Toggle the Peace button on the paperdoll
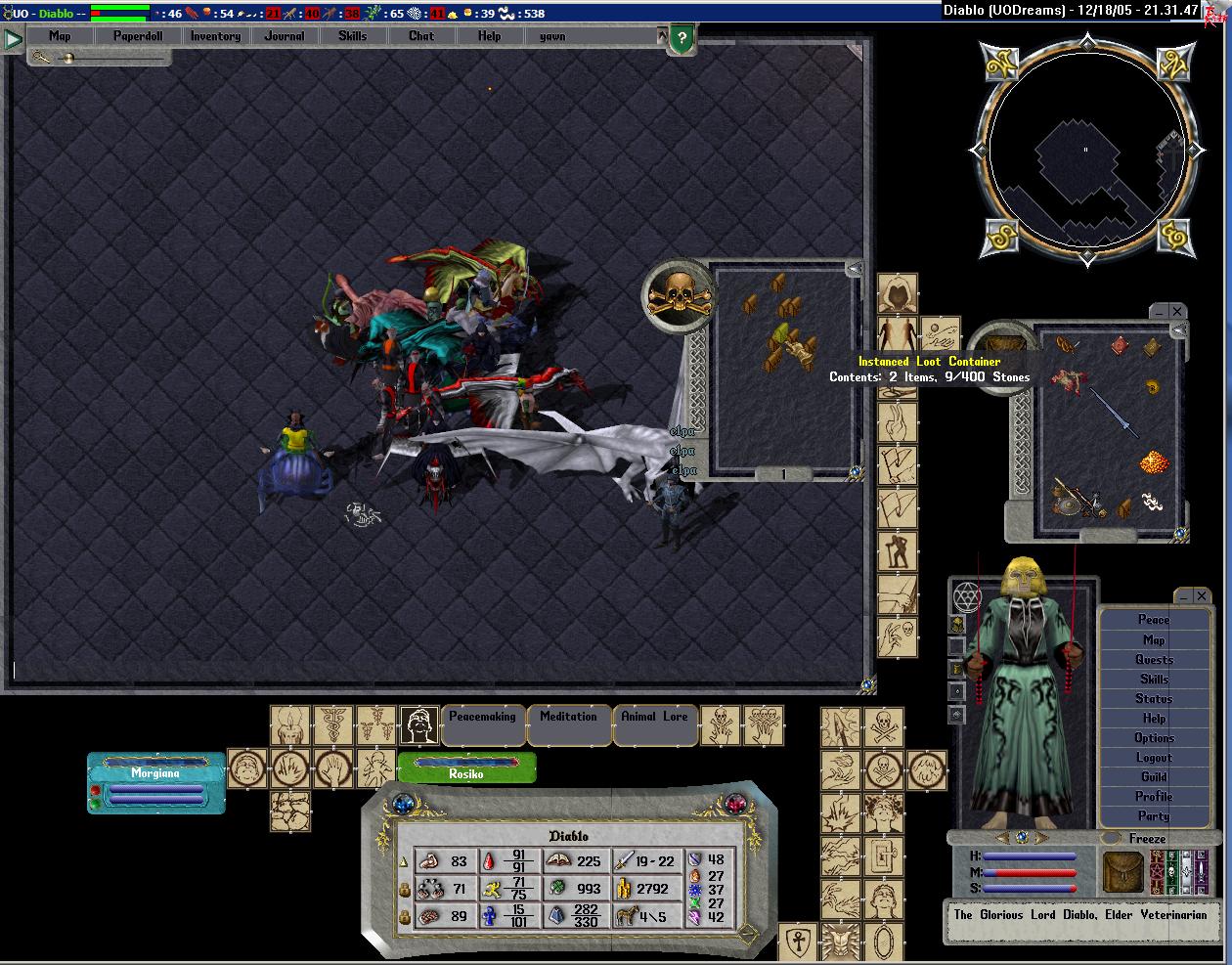The width and height of the screenshot is (1232, 965). click(x=1154, y=620)
